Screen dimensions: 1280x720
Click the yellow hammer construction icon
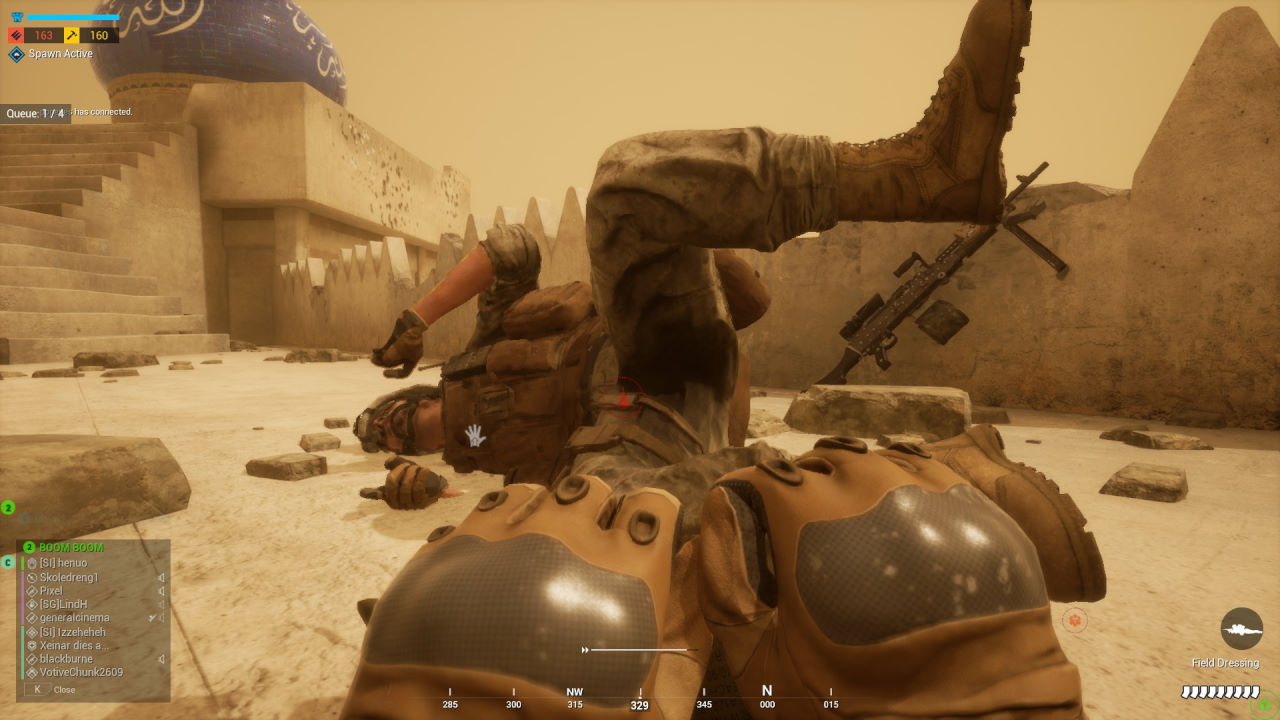click(72, 36)
